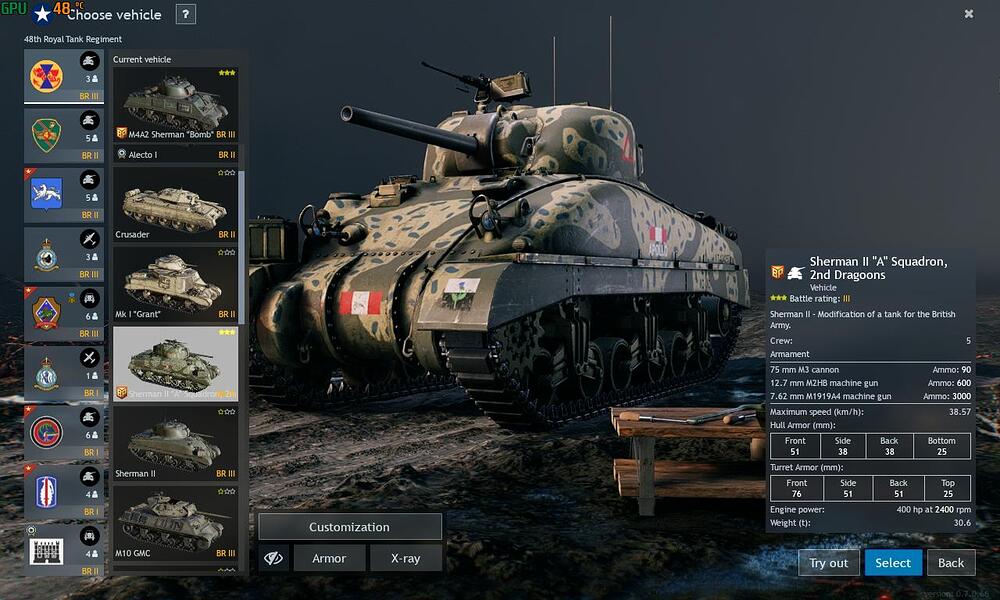Viewport: 1000px width, 600px height.
Task: Select the M4A2 Sherman "Bomb" current vehicle
Action: (x=175, y=104)
